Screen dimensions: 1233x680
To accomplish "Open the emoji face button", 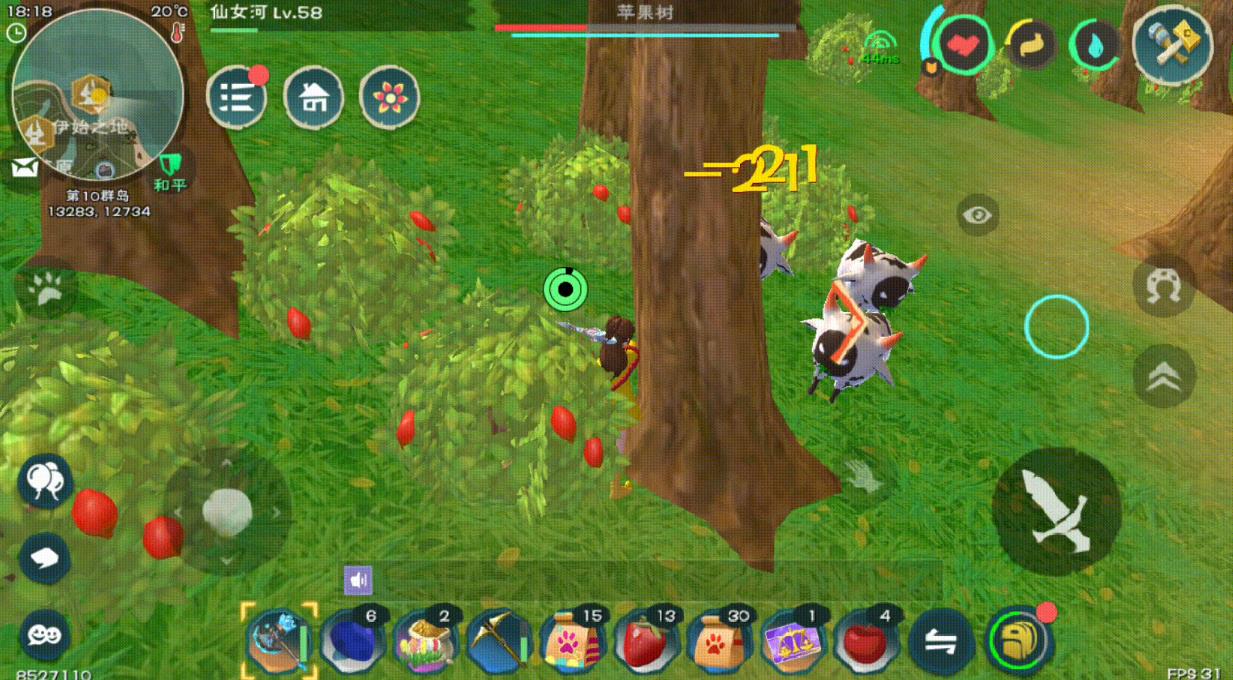I will point(44,633).
